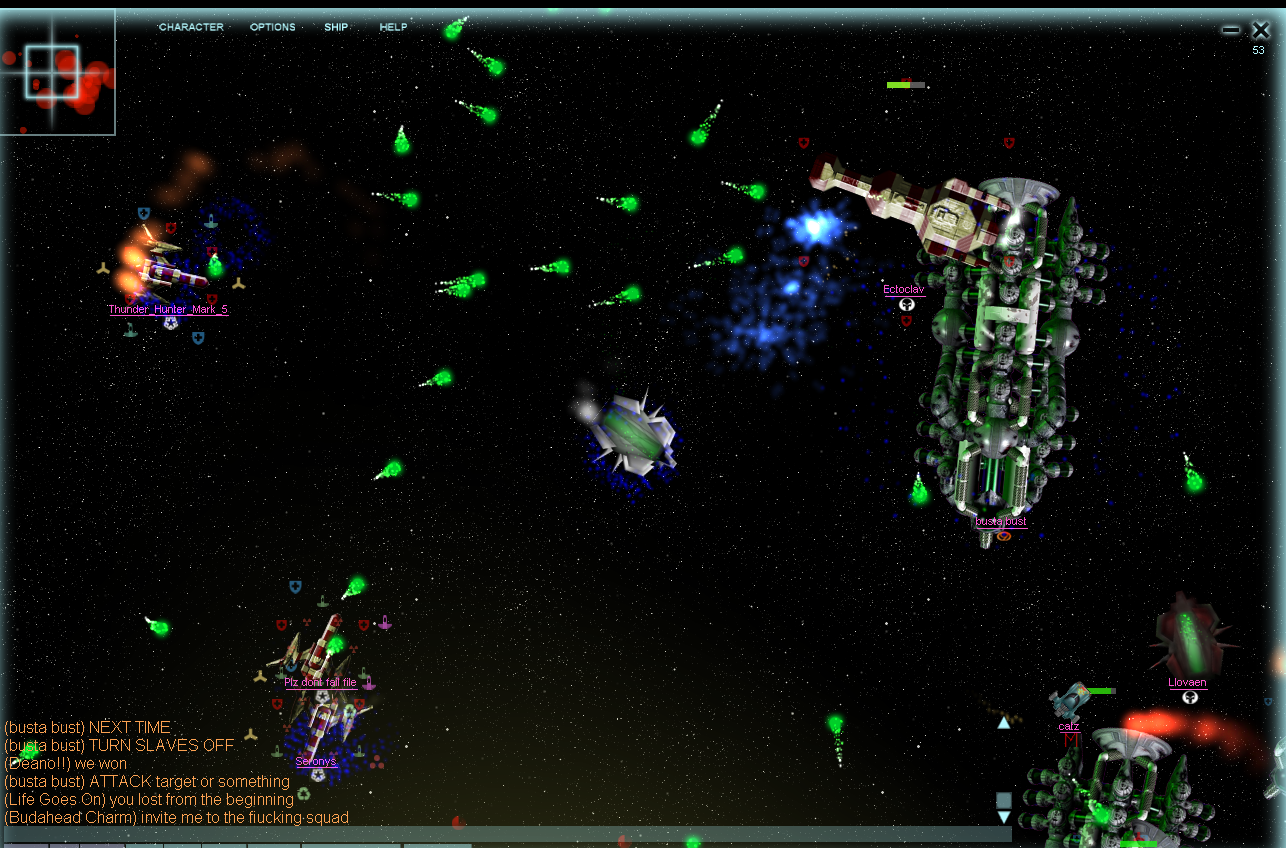Screen dimensions: 1286x848
Task: Open the OPTIONS menu
Action: (x=272, y=27)
